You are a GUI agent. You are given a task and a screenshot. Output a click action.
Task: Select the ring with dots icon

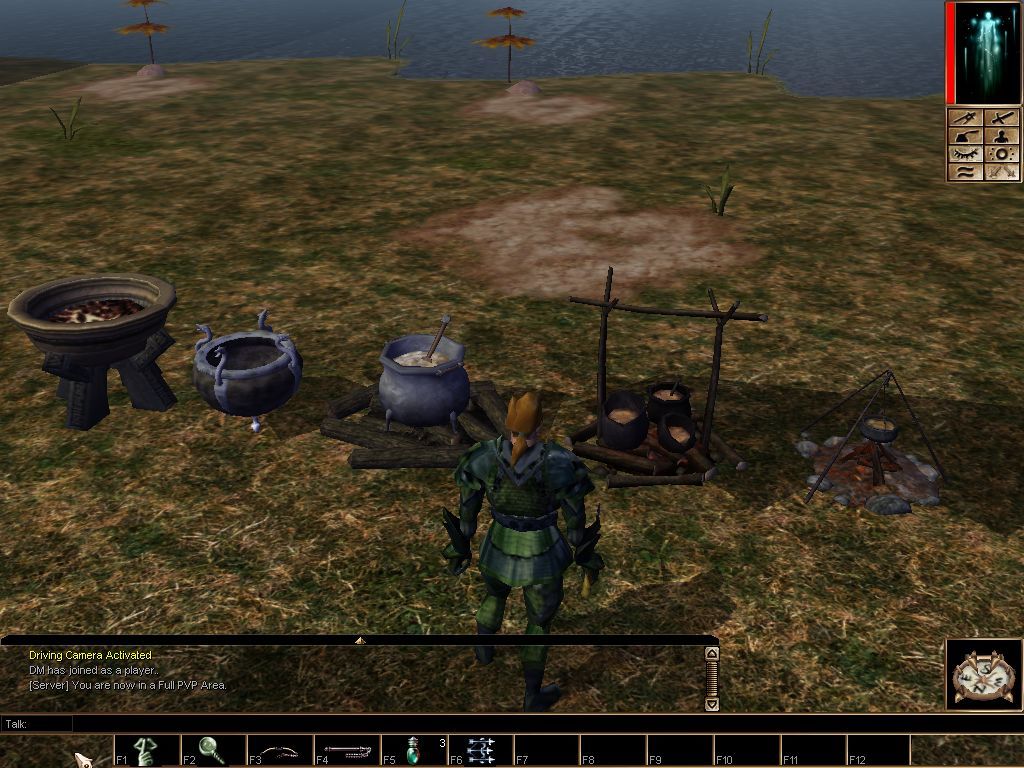[1002, 155]
